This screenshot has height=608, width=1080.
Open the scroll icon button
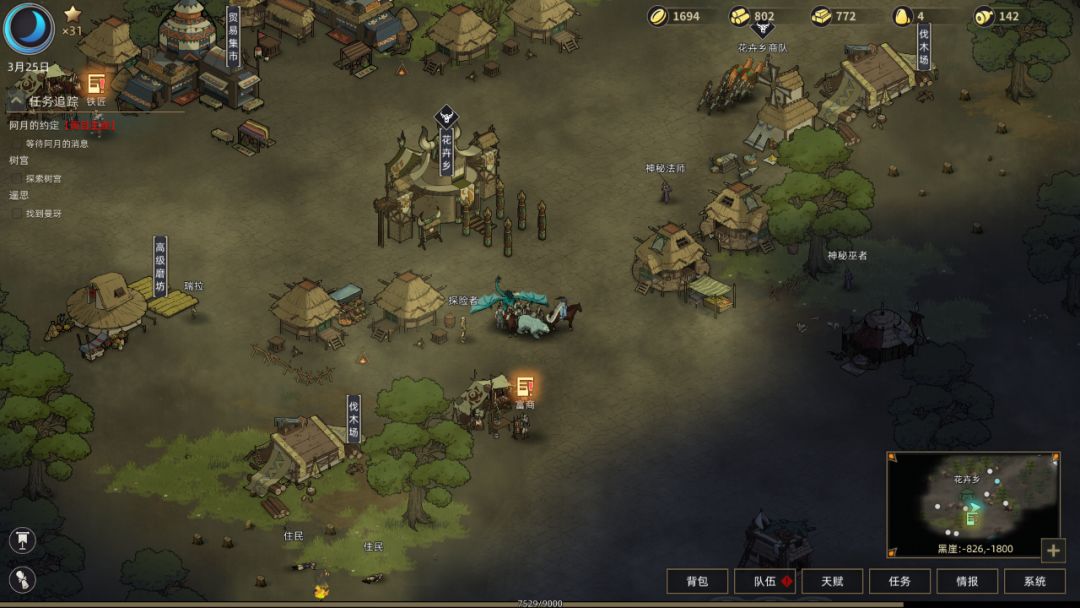coord(22,579)
